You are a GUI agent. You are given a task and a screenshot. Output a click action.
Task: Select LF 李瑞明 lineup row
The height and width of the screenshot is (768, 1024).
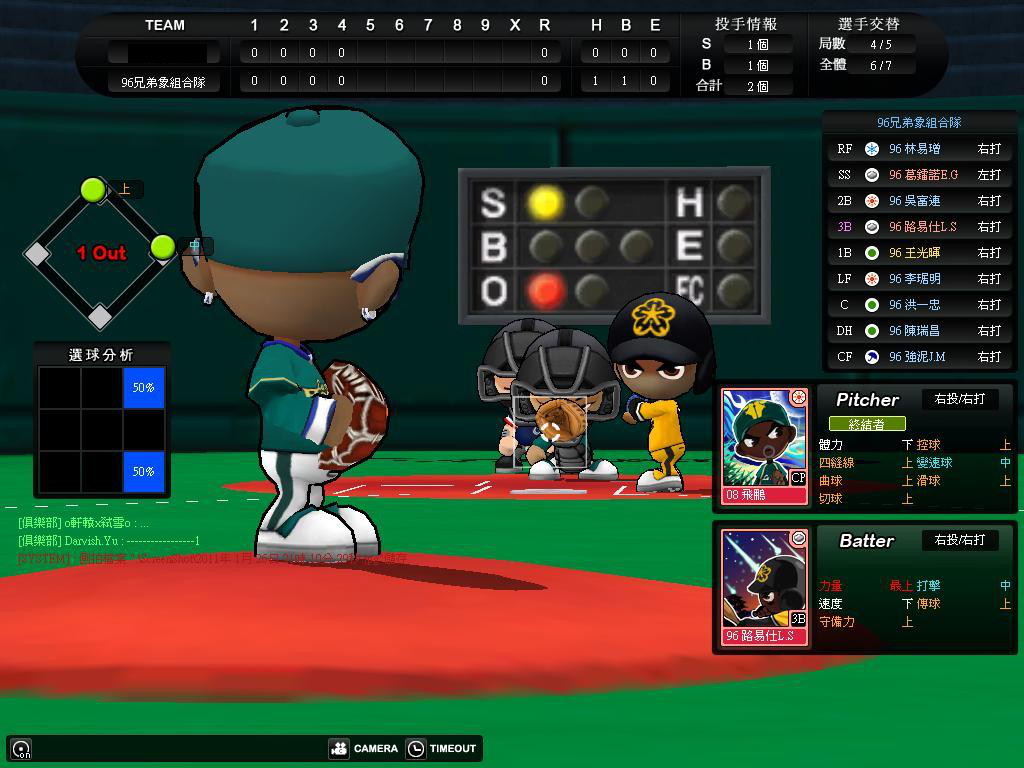919,279
